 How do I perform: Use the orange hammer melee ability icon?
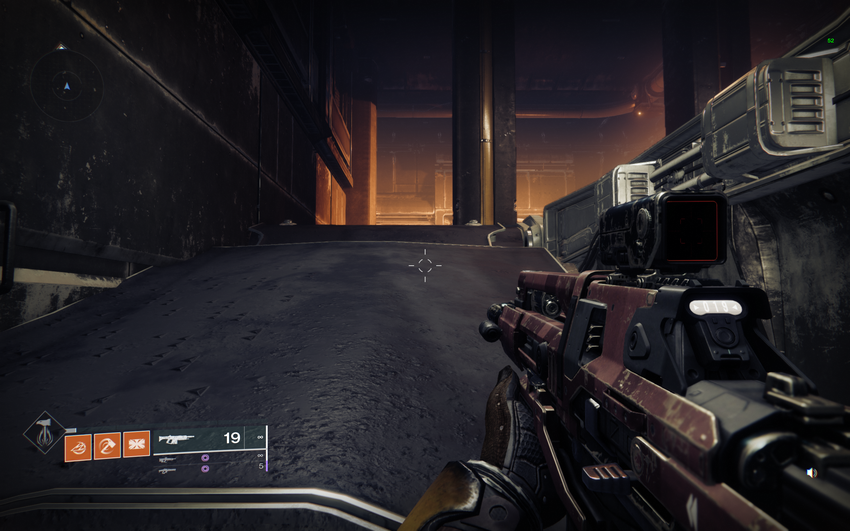point(107,446)
